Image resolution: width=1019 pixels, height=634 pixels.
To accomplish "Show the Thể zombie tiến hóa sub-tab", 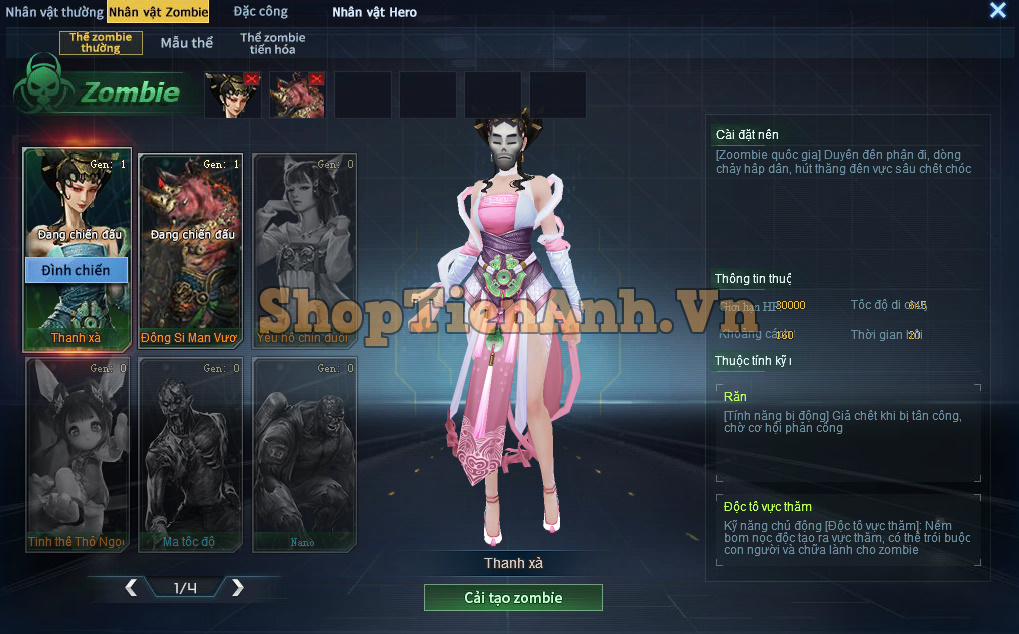I will pos(272,43).
